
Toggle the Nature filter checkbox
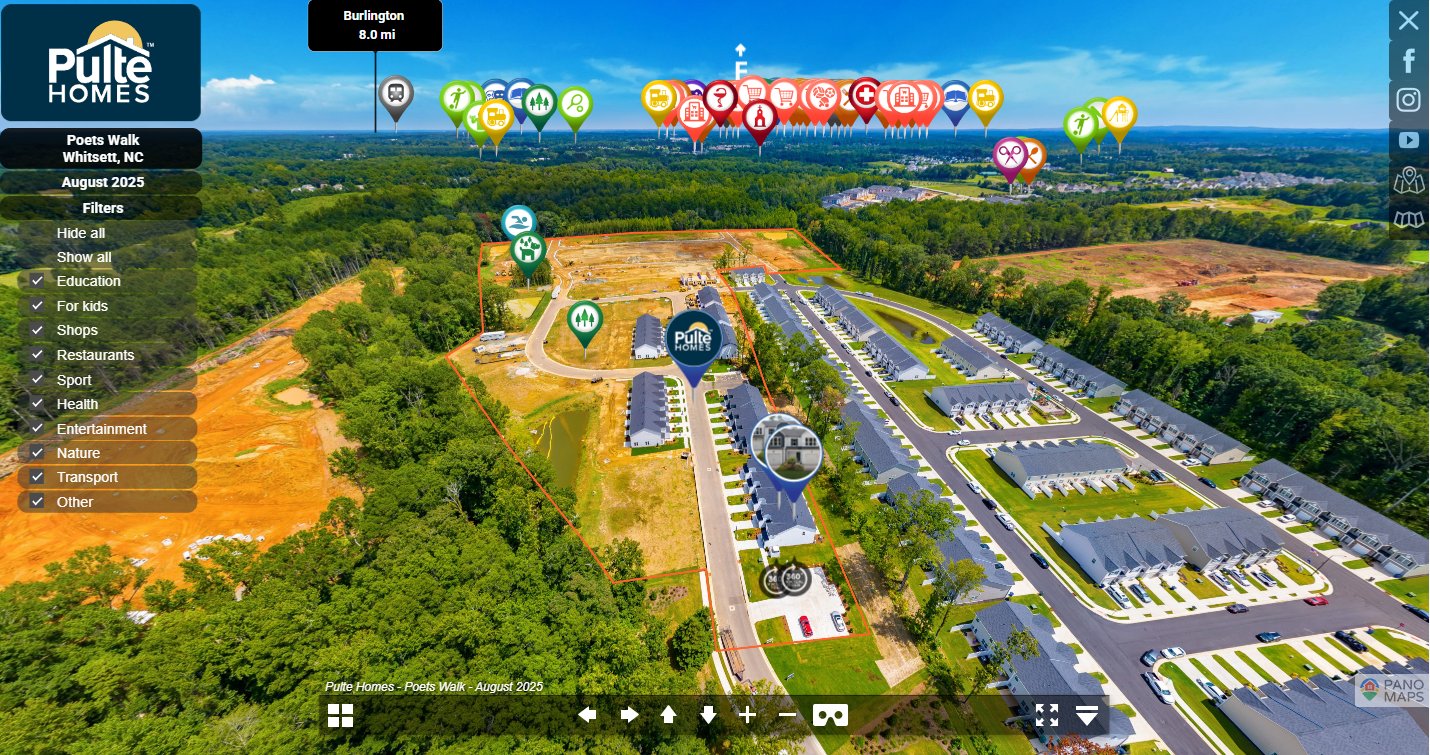click(x=38, y=453)
